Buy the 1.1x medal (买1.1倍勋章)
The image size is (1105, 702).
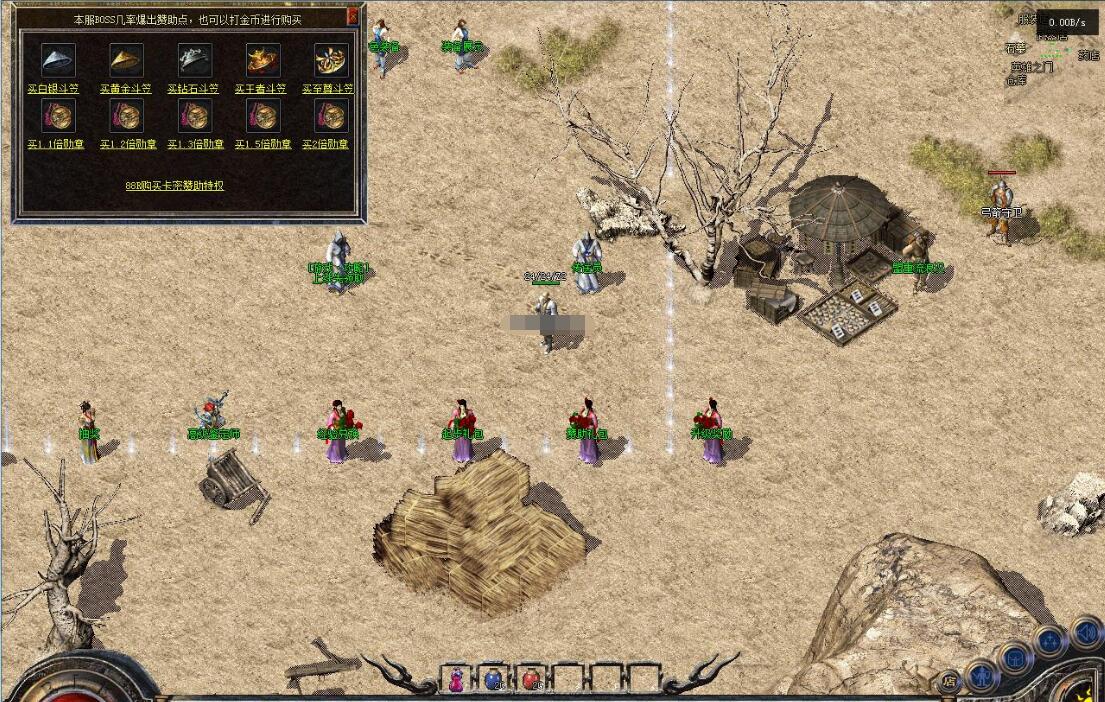coord(57,144)
